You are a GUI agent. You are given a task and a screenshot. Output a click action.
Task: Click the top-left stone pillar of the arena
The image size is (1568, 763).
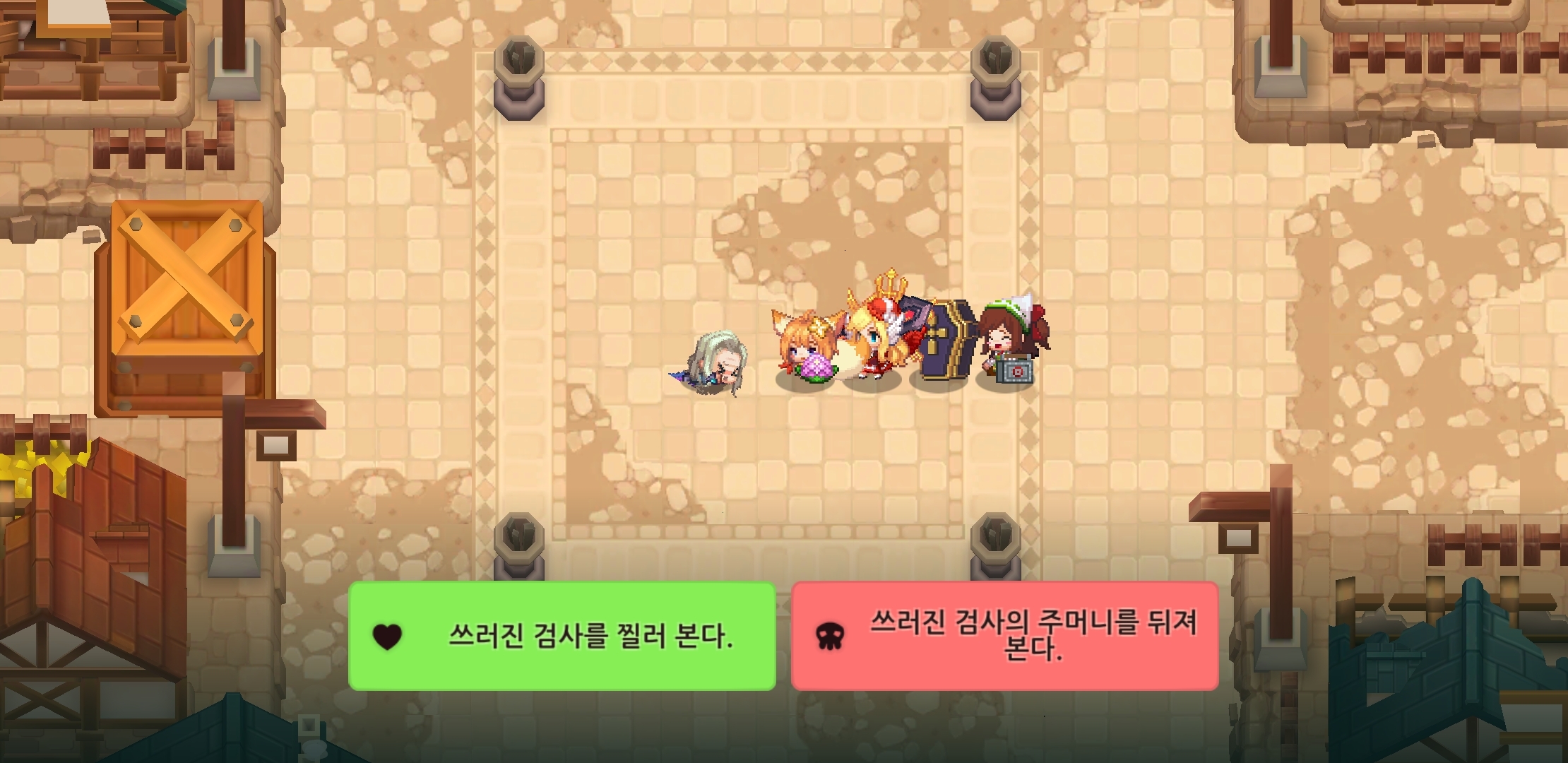[521, 78]
